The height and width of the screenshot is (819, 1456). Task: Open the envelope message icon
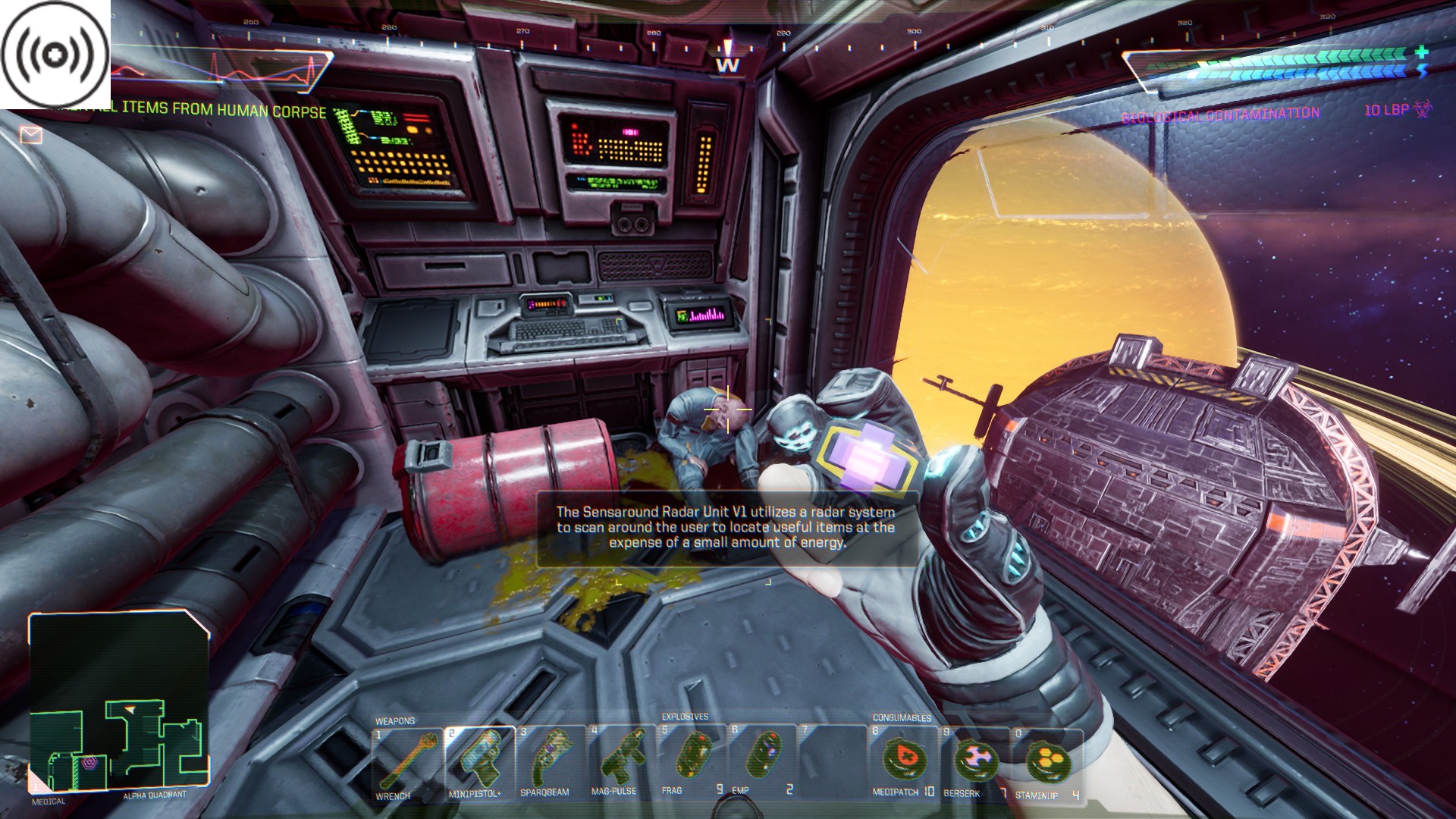pos(30,135)
